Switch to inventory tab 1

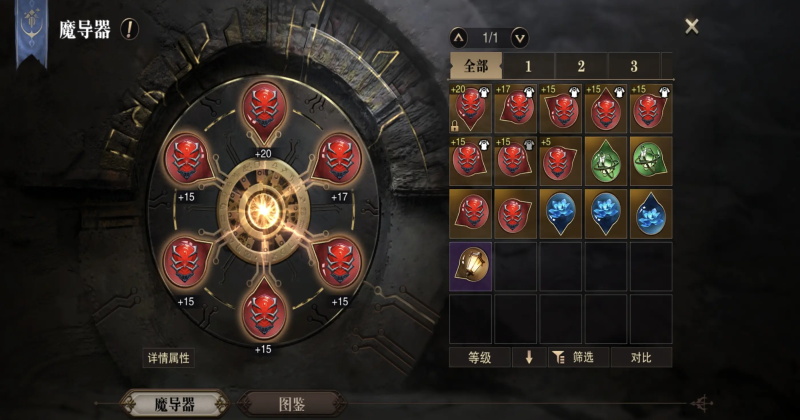point(529,66)
